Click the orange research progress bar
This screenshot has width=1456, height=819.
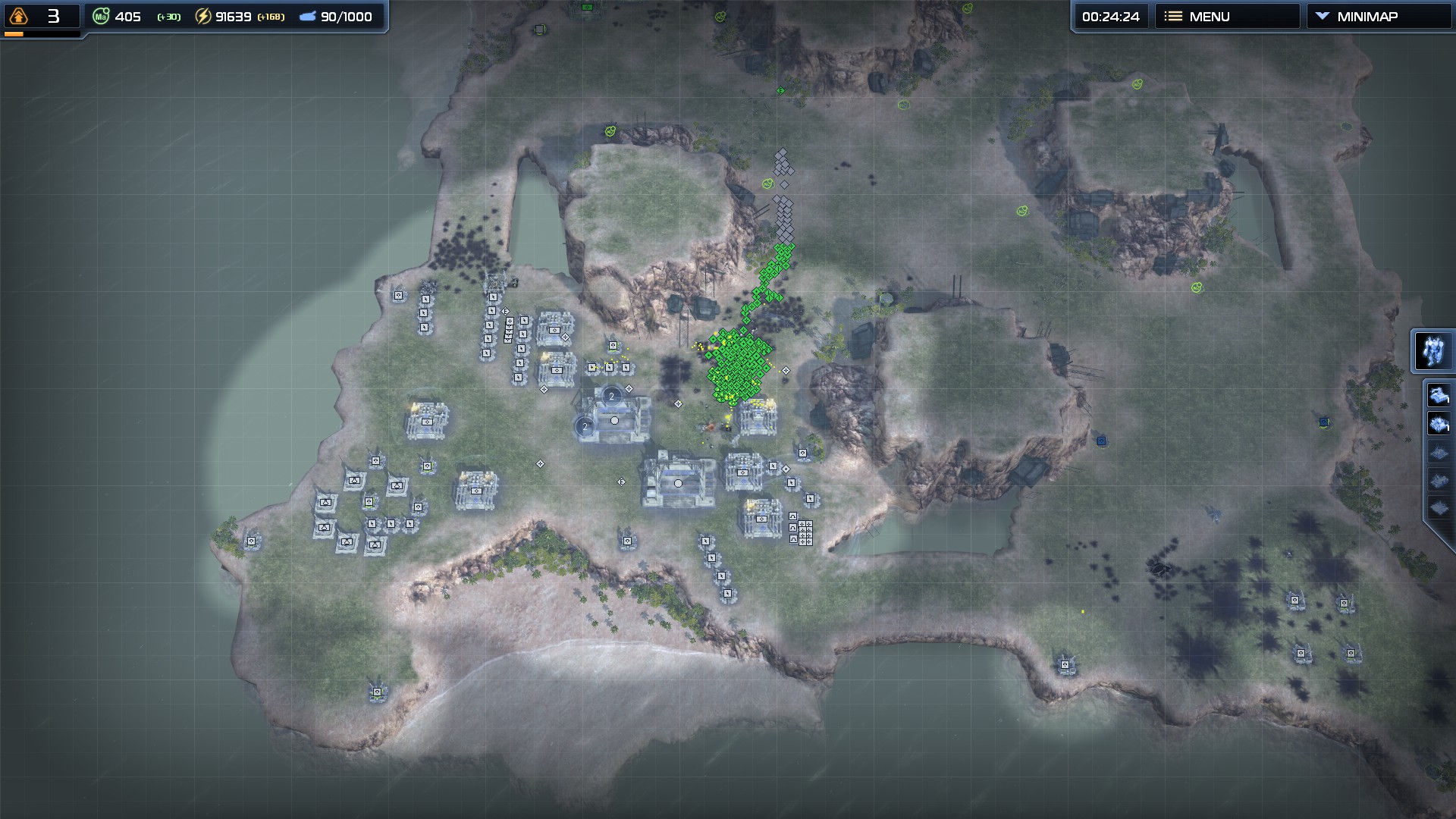point(13,33)
